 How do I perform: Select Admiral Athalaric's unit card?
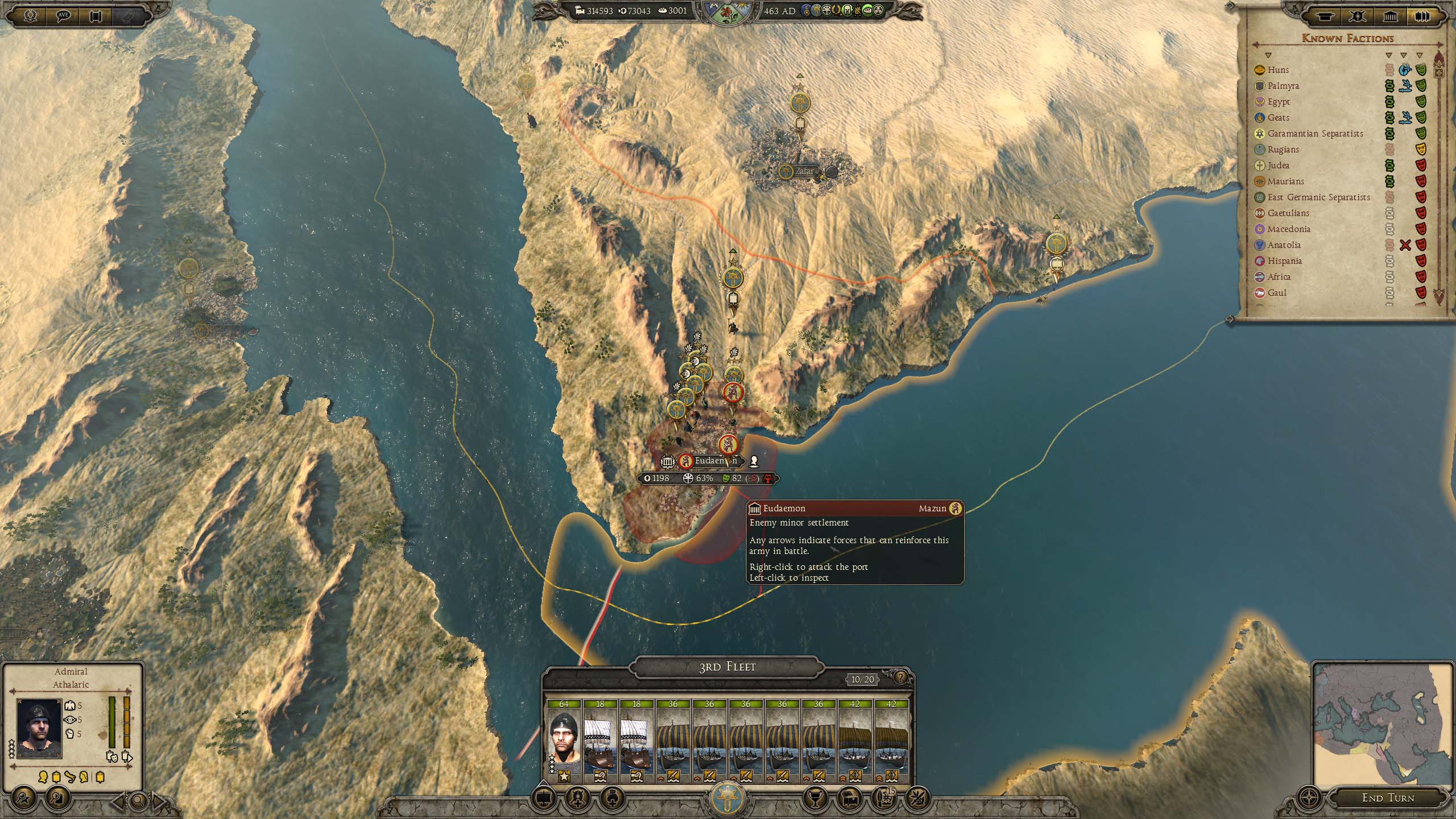[564, 741]
